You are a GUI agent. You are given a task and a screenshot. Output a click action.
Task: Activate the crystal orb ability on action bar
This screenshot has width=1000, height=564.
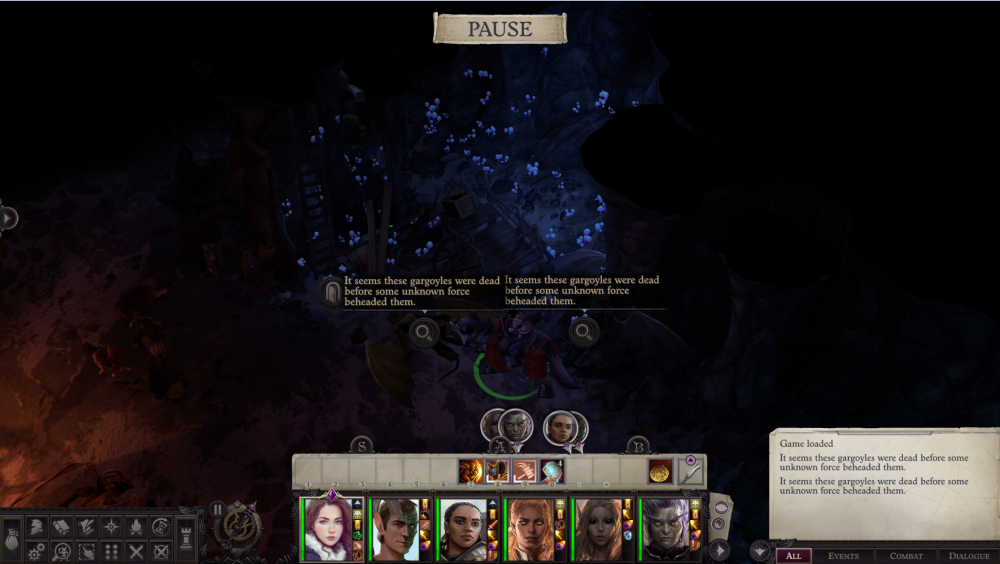552,471
